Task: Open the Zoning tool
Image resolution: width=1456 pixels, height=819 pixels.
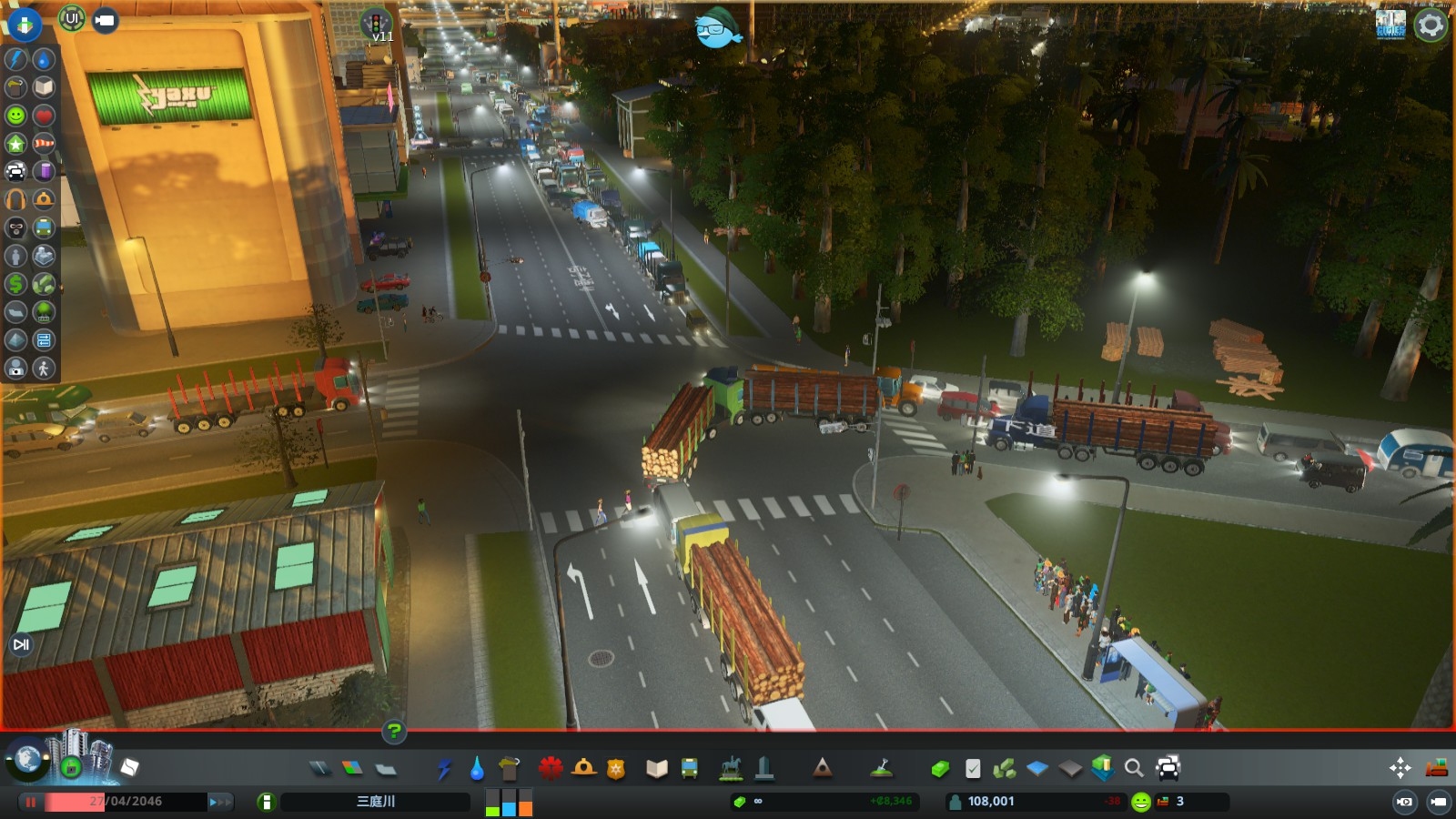Action: (352, 769)
